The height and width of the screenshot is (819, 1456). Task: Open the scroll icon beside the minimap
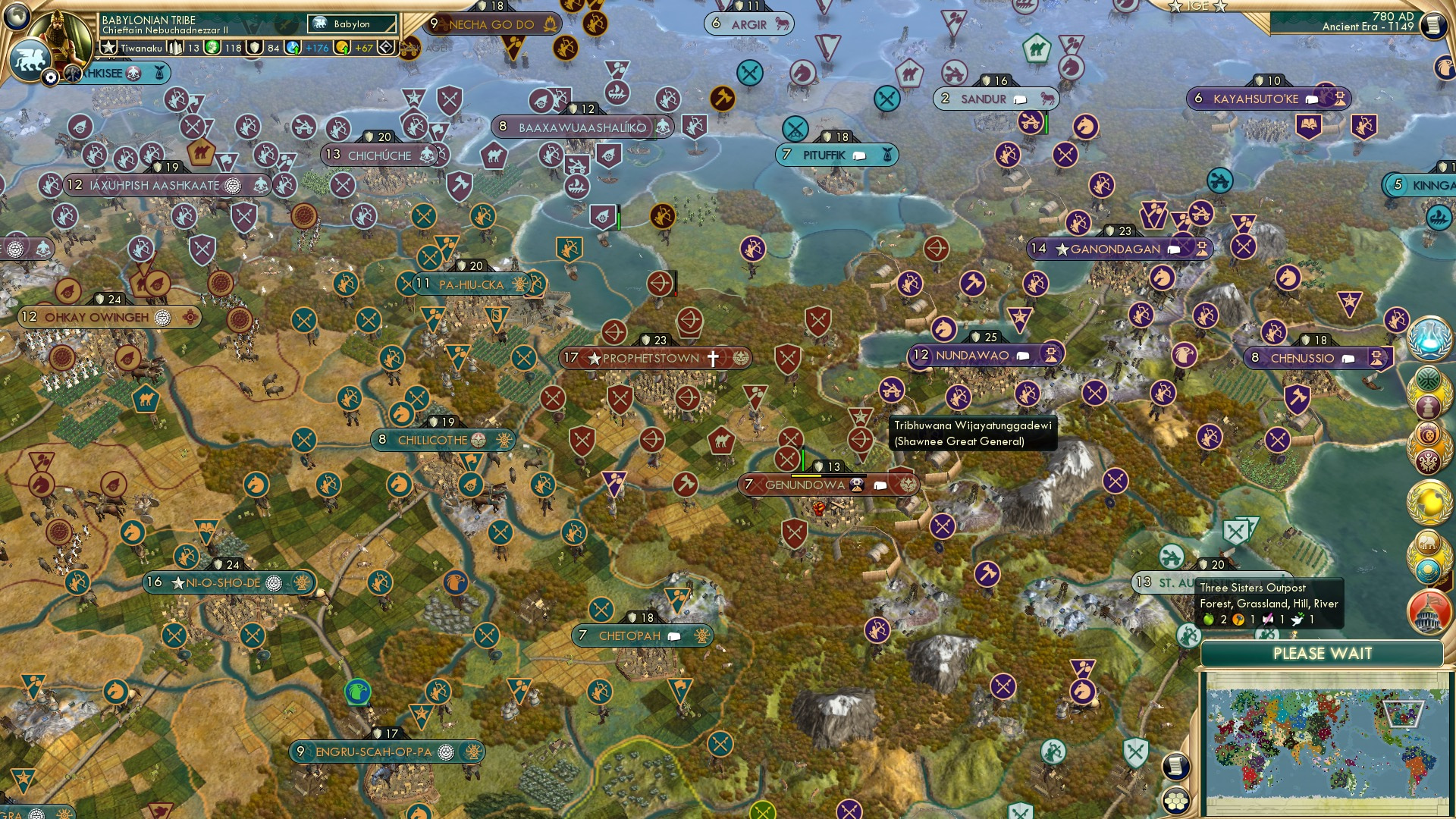click(1175, 767)
